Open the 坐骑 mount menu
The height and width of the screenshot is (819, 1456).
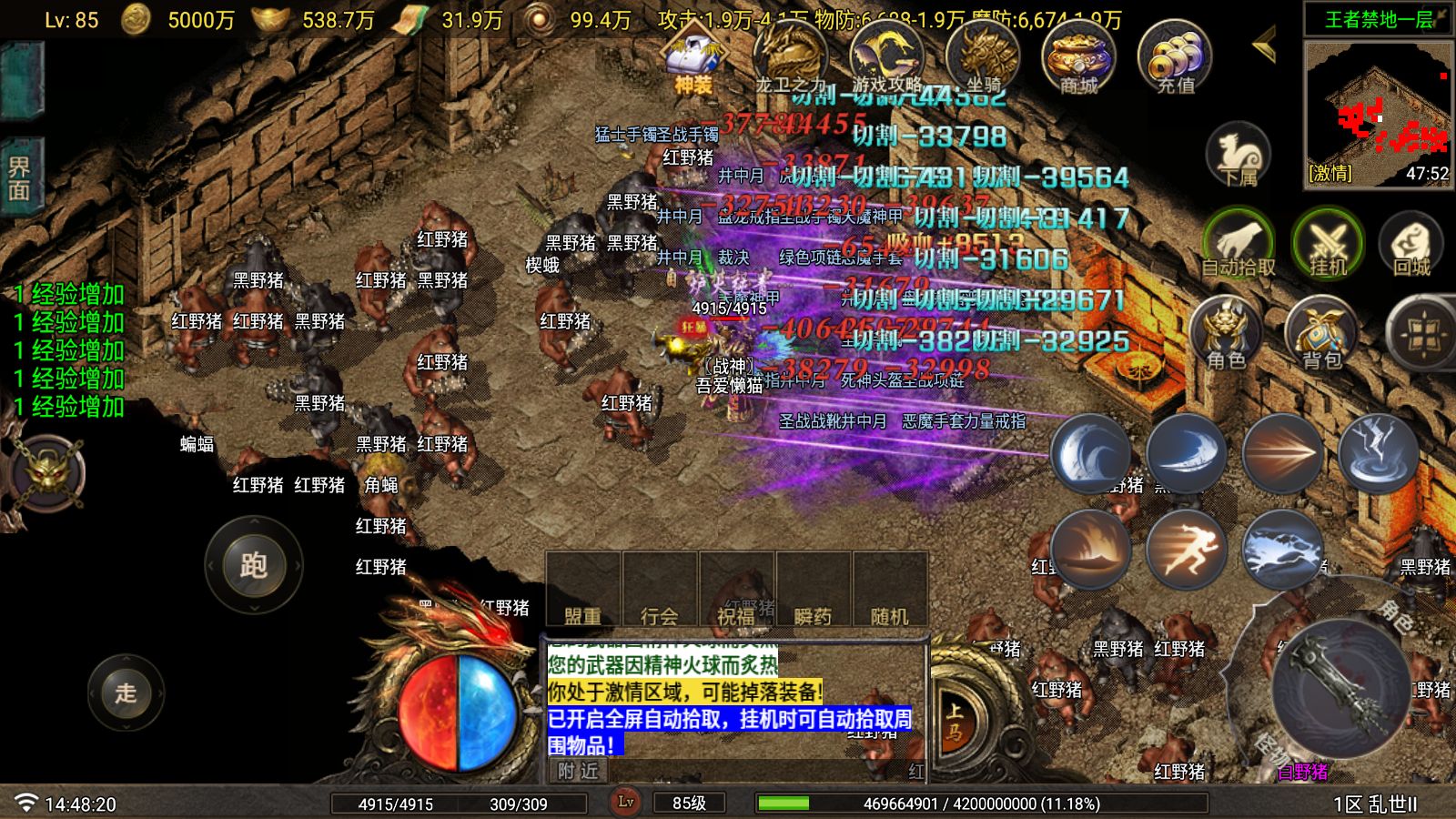click(x=983, y=56)
